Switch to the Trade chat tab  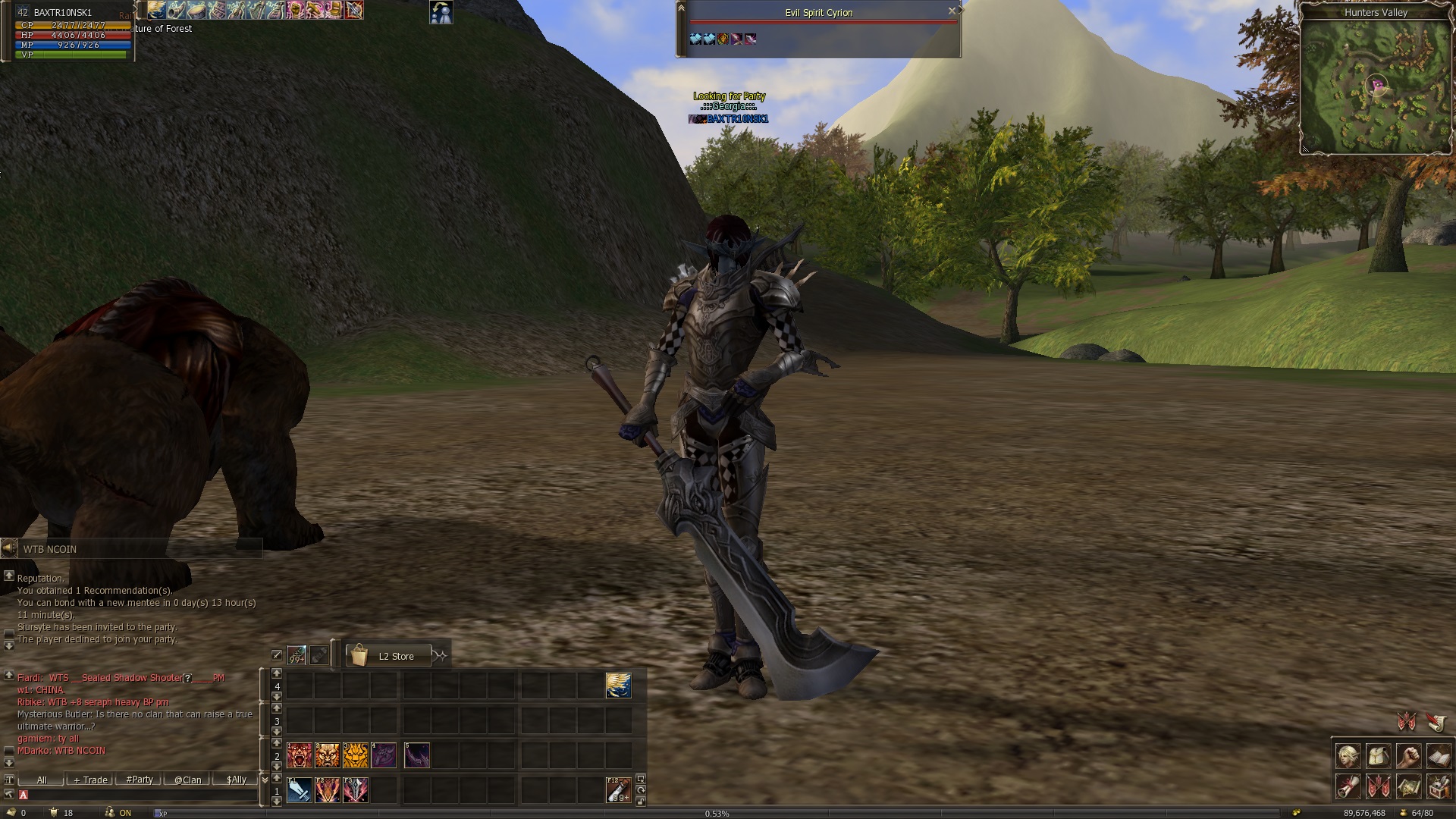[x=91, y=780]
